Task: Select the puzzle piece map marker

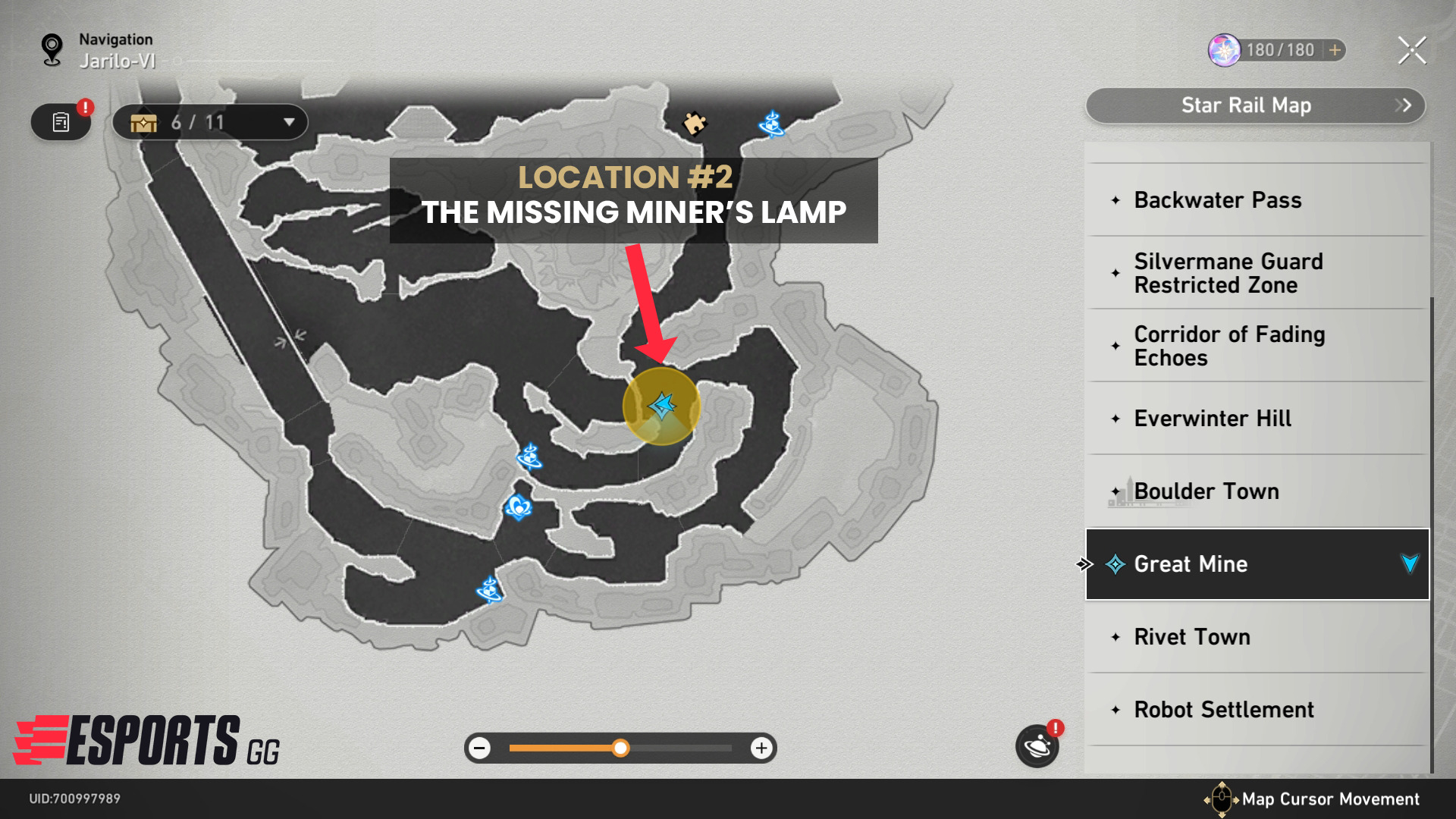Action: pyautogui.click(x=694, y=123)
